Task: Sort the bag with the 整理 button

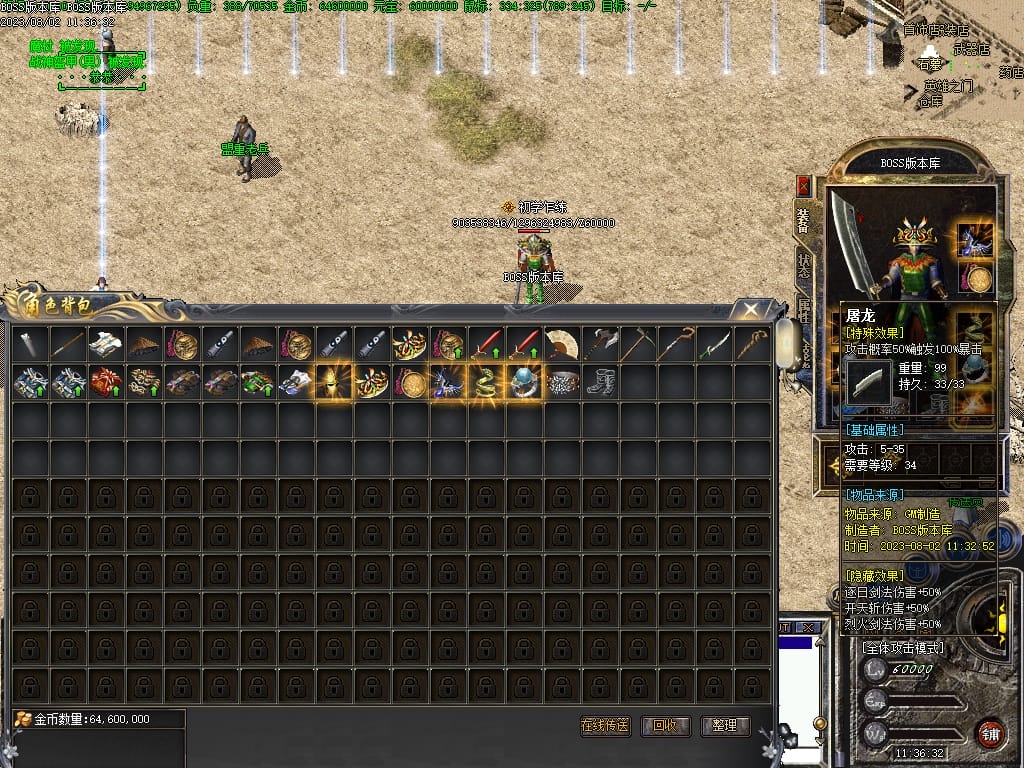Action: [x=725, y=726]
